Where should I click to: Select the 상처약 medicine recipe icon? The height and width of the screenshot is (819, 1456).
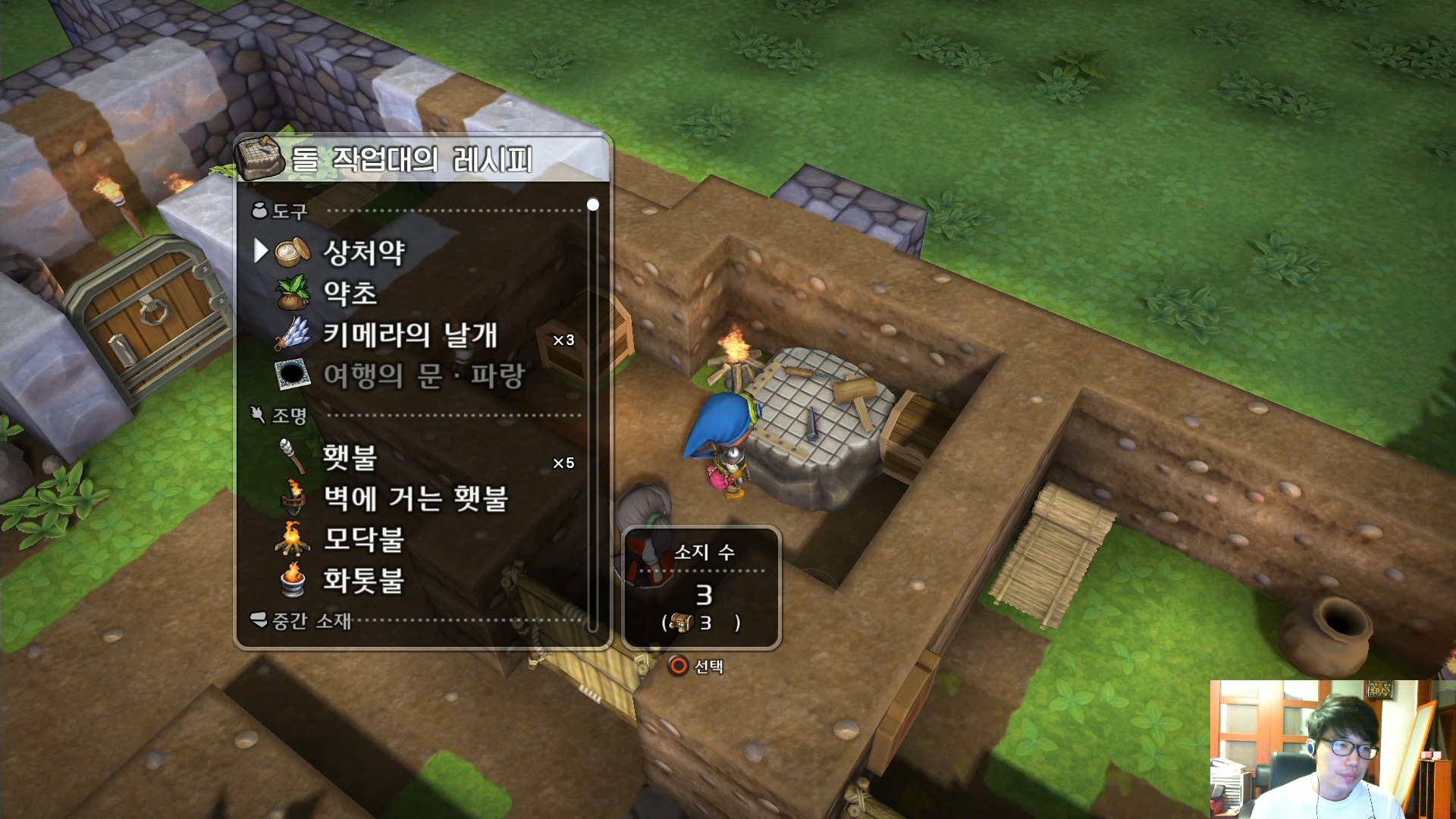click(294, 253)
